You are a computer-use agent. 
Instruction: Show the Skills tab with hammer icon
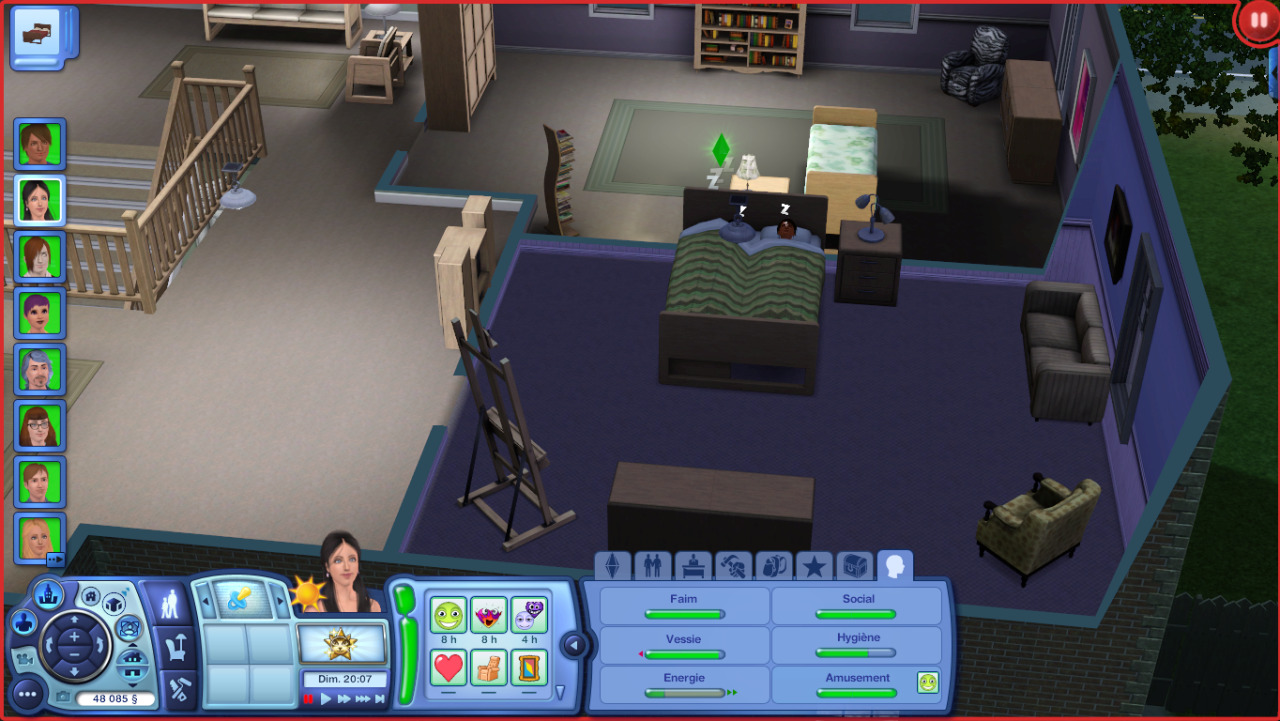coord(733,566)
